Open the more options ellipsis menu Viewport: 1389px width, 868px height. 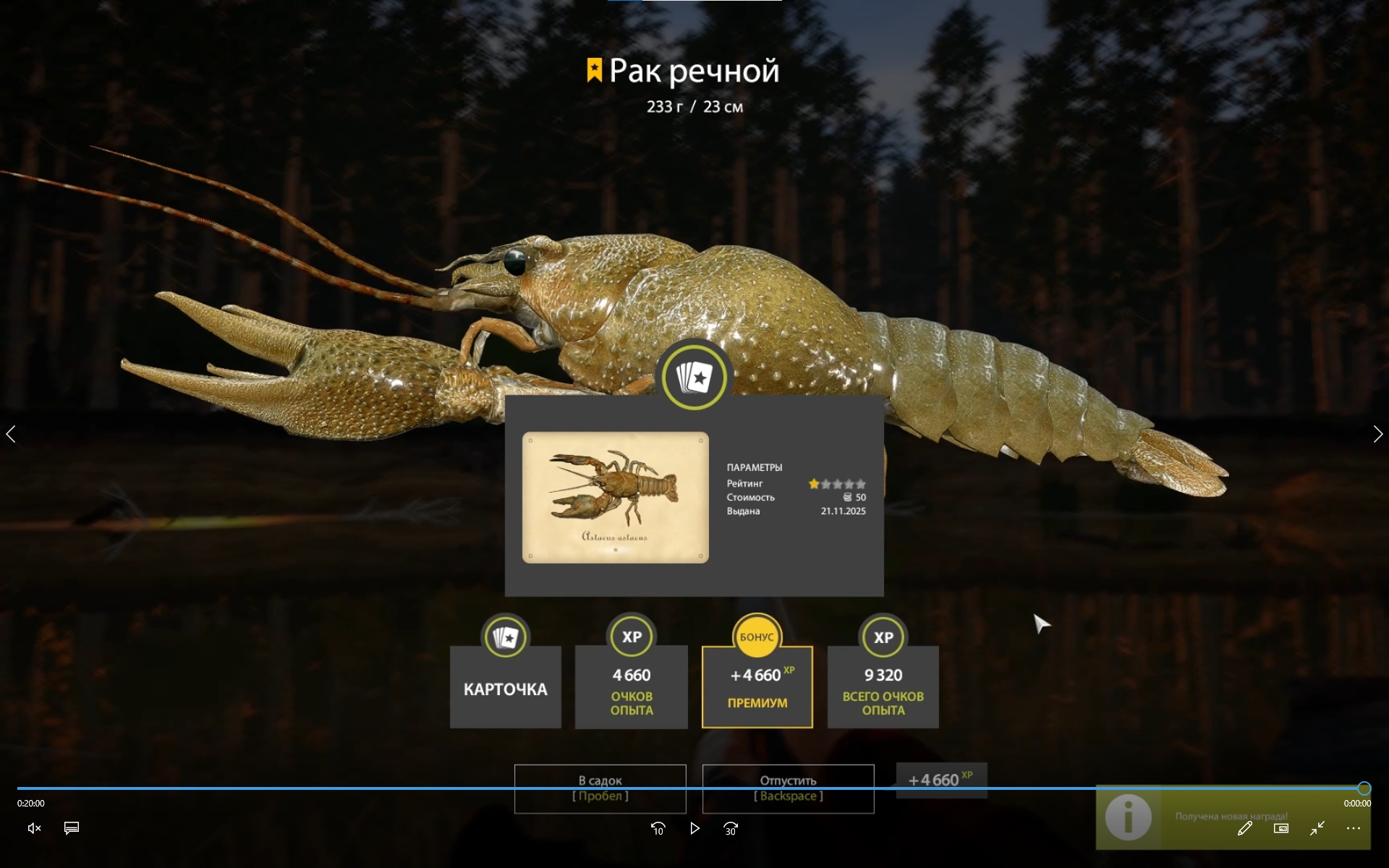click(x=1353, y=828)
